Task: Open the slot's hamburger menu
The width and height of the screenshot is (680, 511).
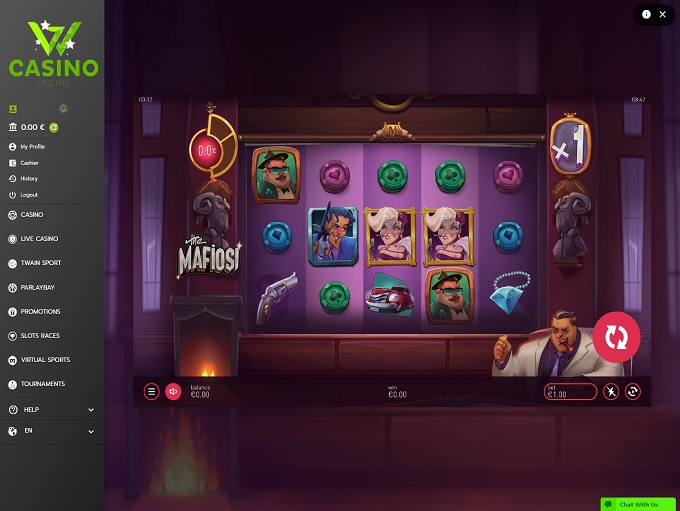Action: point(152,392)
